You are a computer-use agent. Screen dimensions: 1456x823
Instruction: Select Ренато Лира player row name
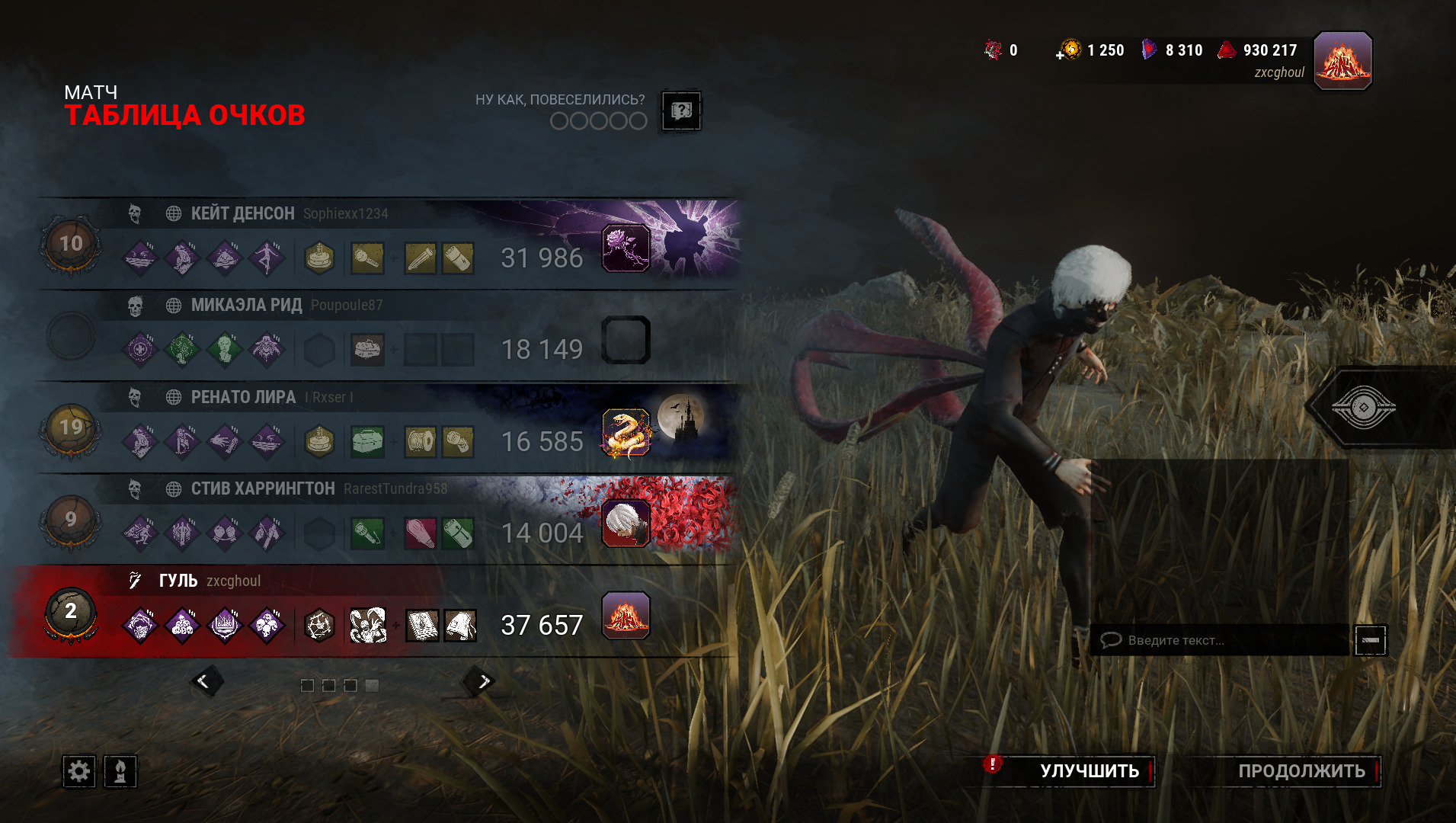click(243, 397)
